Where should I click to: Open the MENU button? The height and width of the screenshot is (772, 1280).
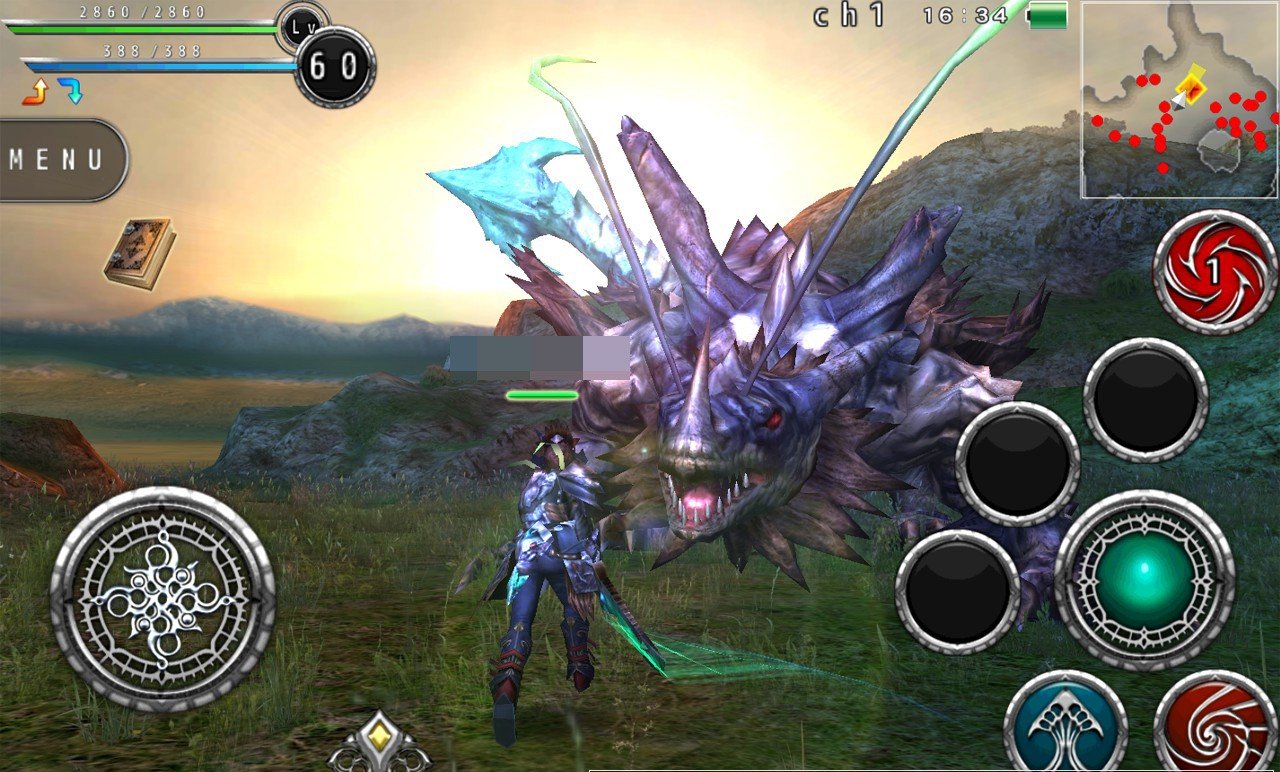click(x=58, y=160)
